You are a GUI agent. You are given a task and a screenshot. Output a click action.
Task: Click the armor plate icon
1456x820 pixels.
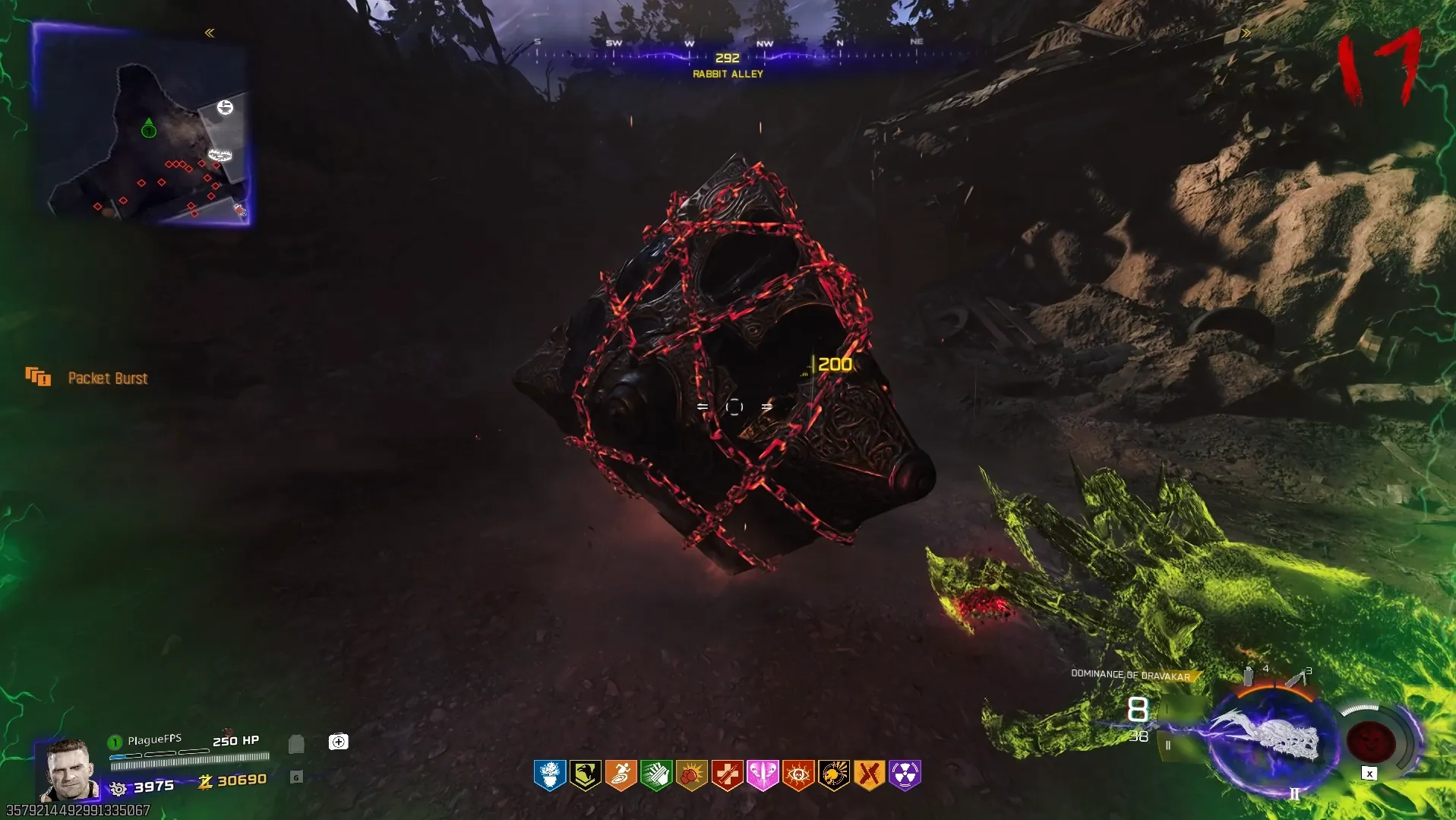(x=296, y=743)
